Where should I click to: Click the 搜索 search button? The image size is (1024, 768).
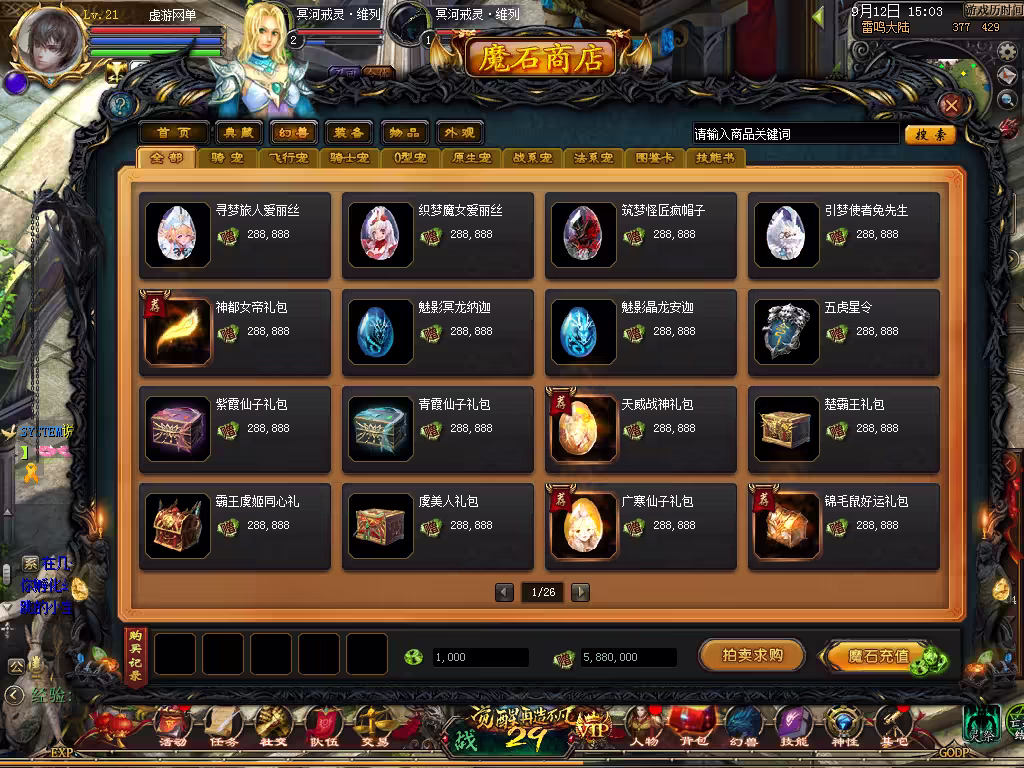(929, 134)
